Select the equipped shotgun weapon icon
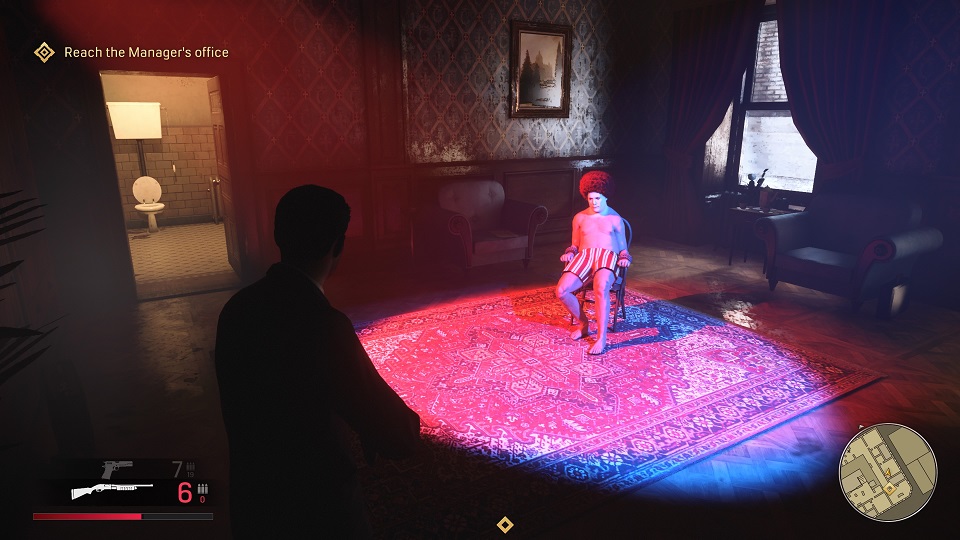This screenshot has width=960, height=540. 110,491
